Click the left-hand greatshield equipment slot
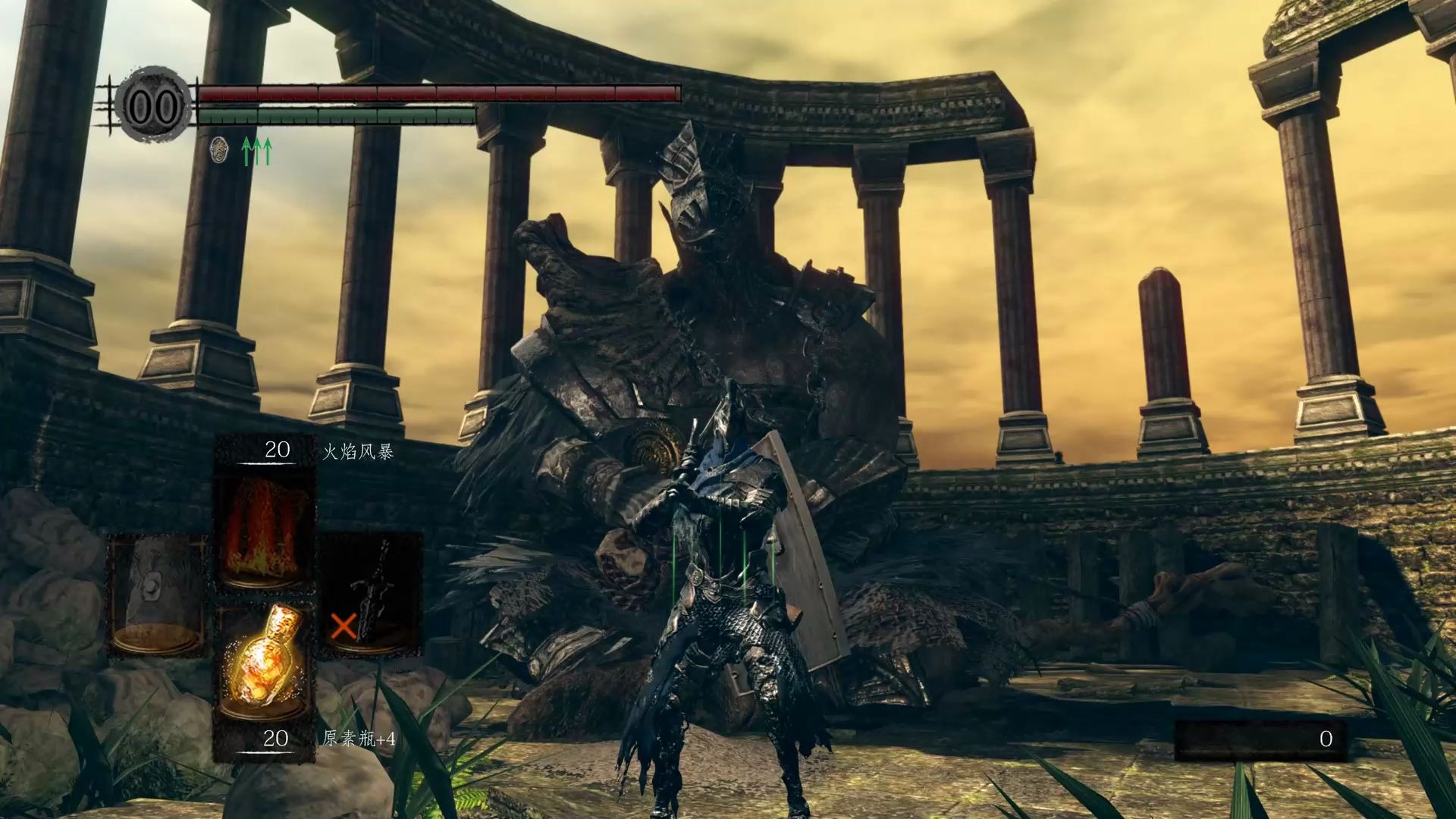1456x819 pixels. point(157,595)
